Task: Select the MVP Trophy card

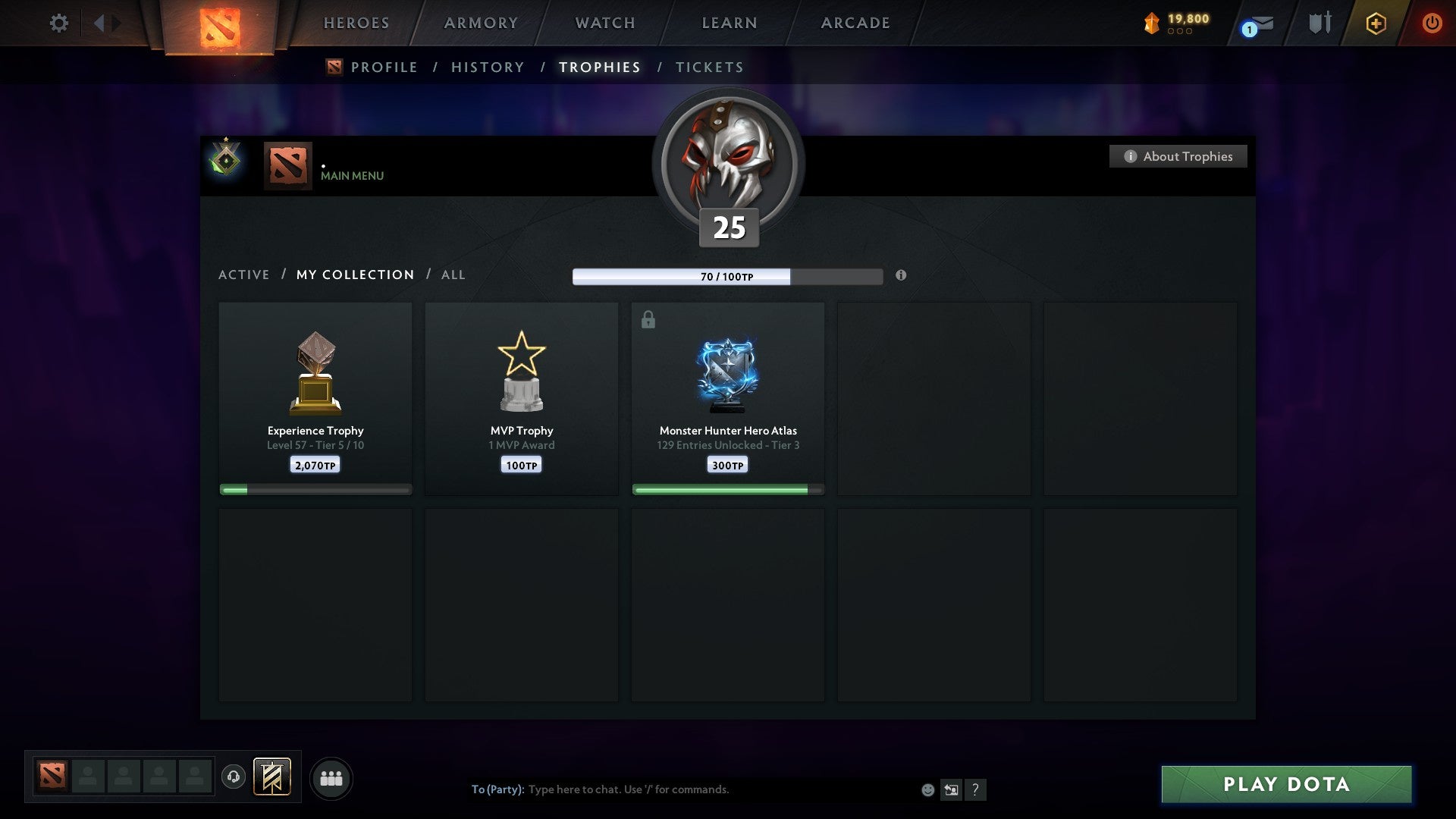Action: click(x=521, y=394)
